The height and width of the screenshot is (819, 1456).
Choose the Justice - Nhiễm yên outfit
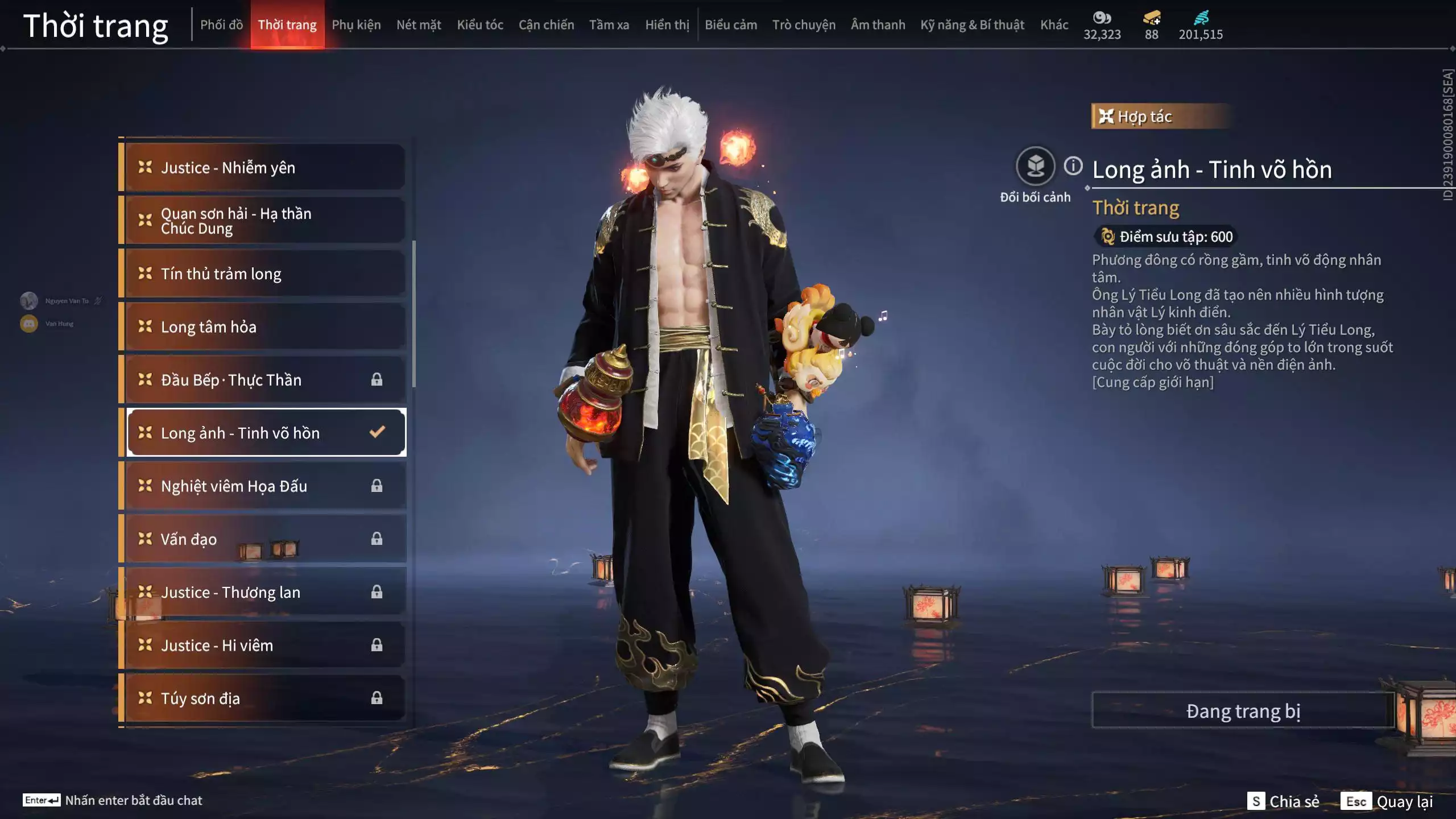point(265,167)
